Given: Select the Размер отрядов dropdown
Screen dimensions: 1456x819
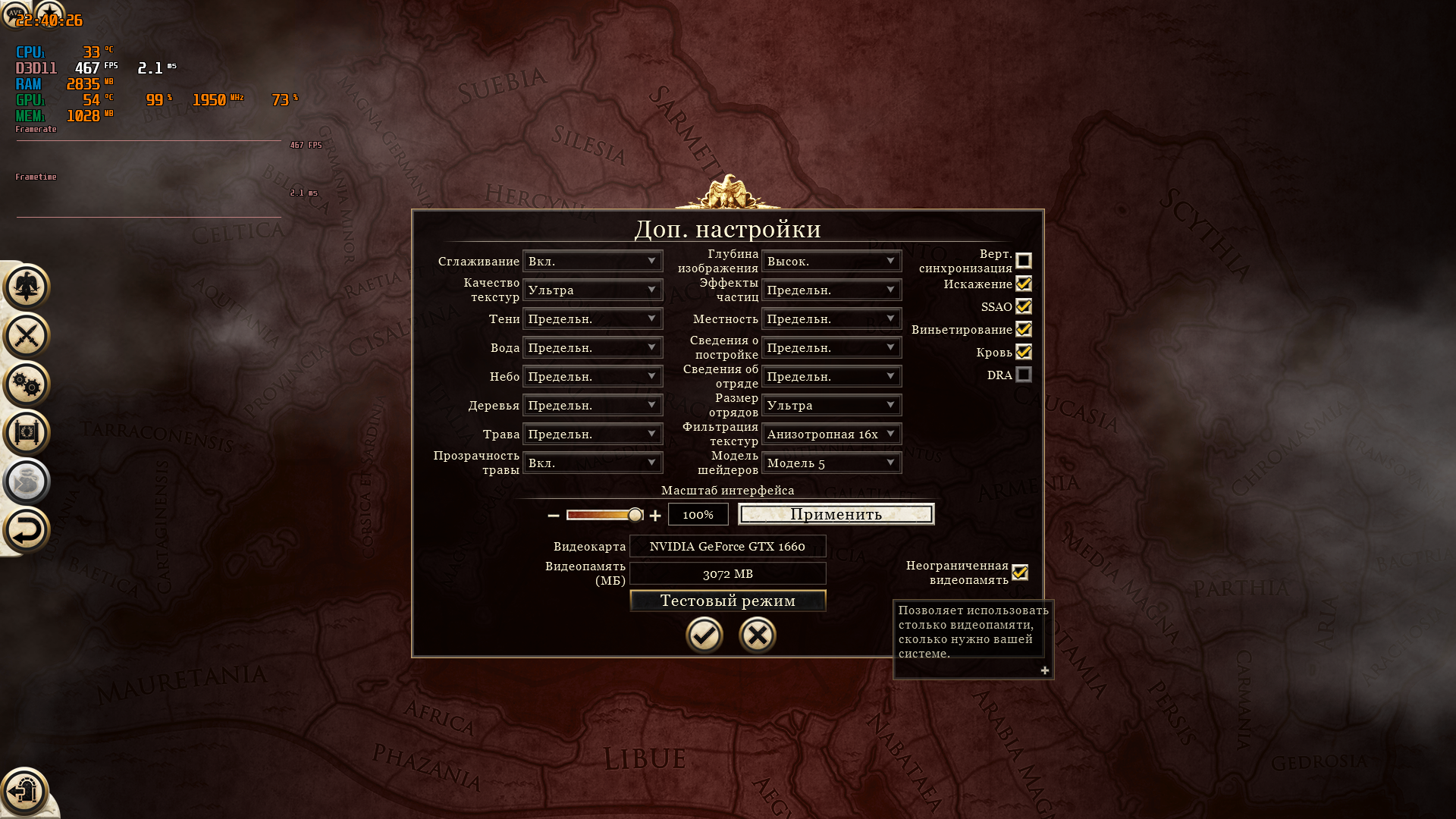Looking at the screenshot, I should pyautogui.click(x=831, y=405).
